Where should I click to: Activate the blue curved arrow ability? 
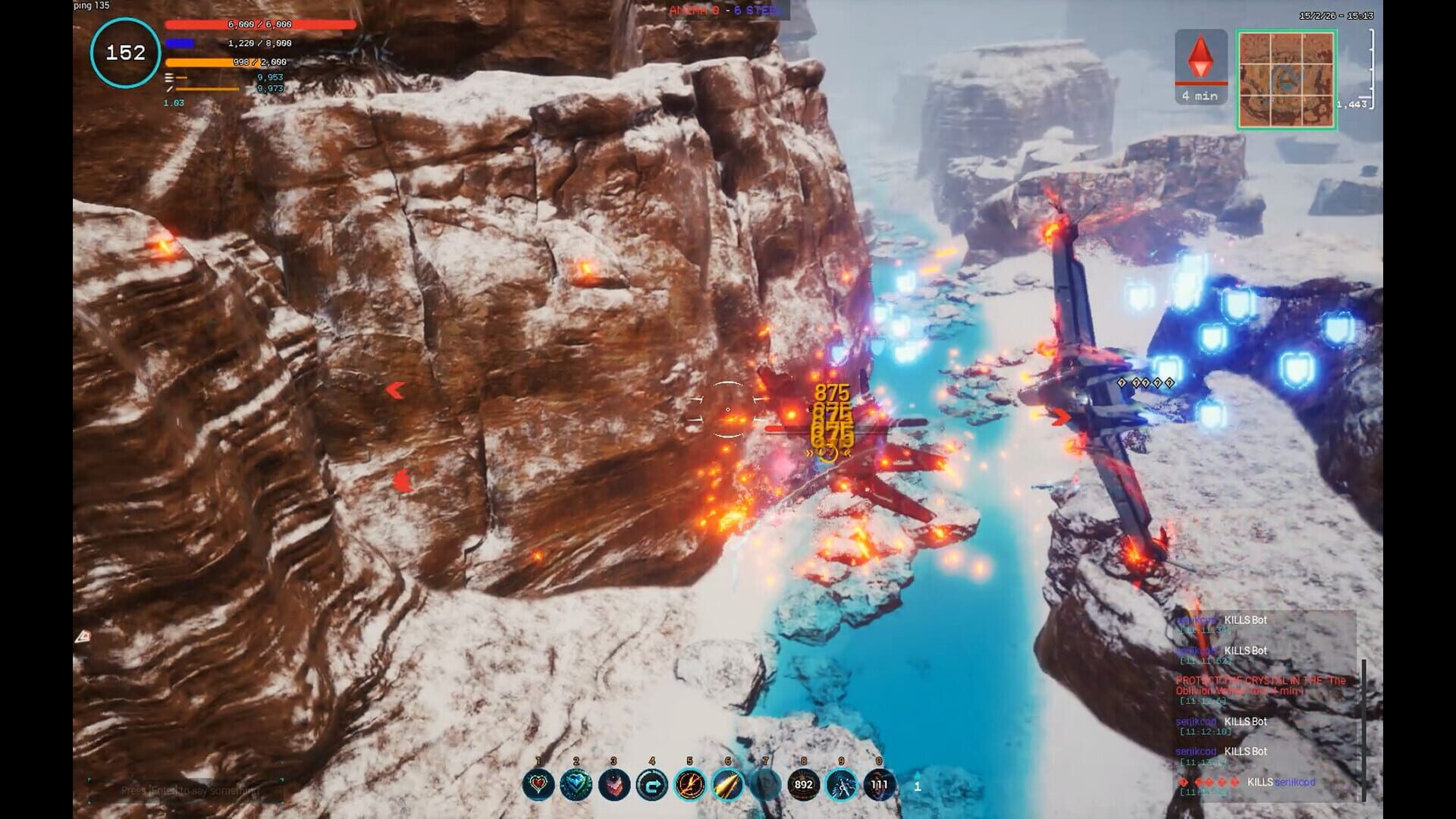tap(652, 785)
